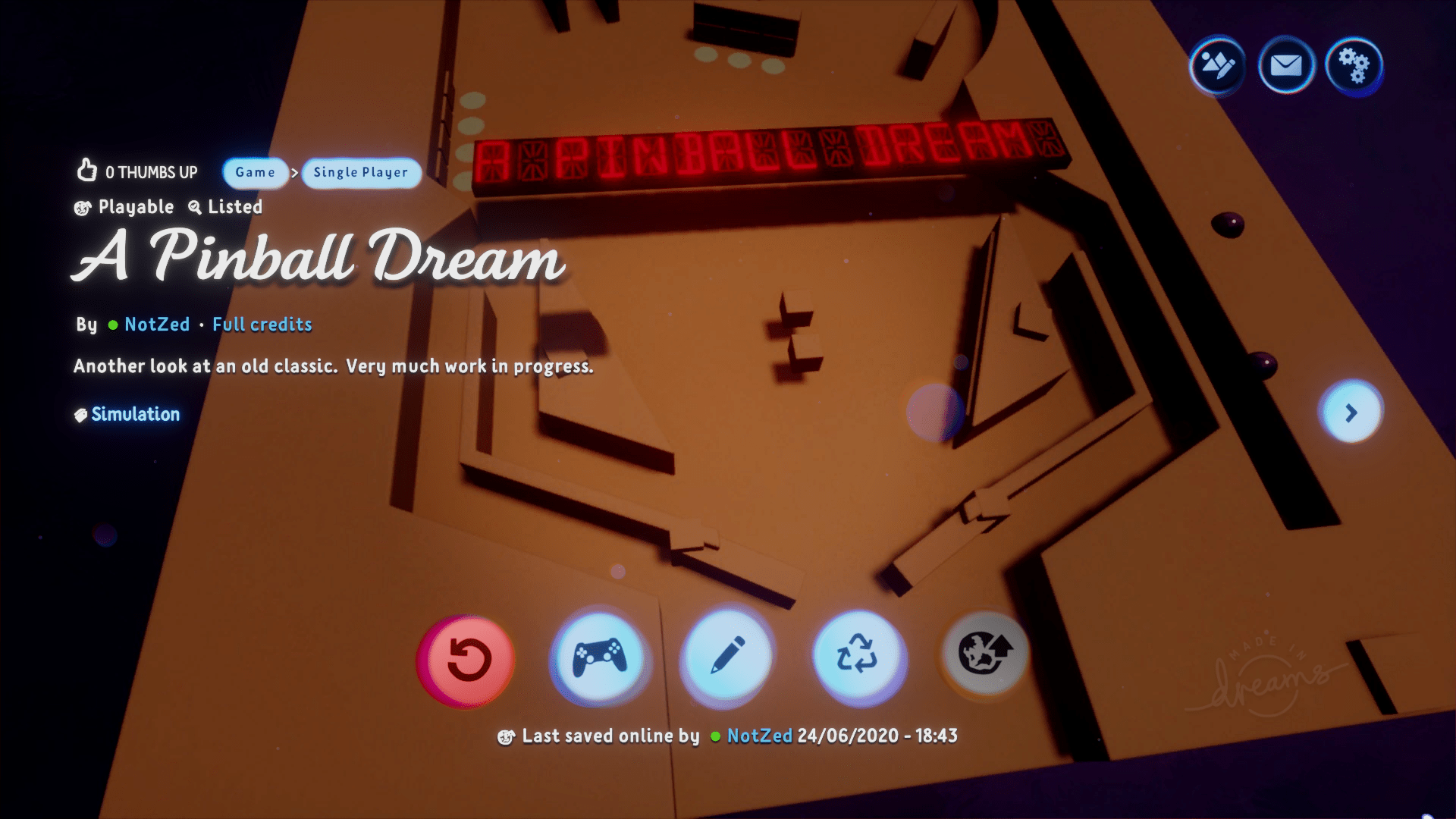The height and width of the screenshot is (819, 1456).
Task: Open the gears settings icon
Action: (x=1355, y=66)
